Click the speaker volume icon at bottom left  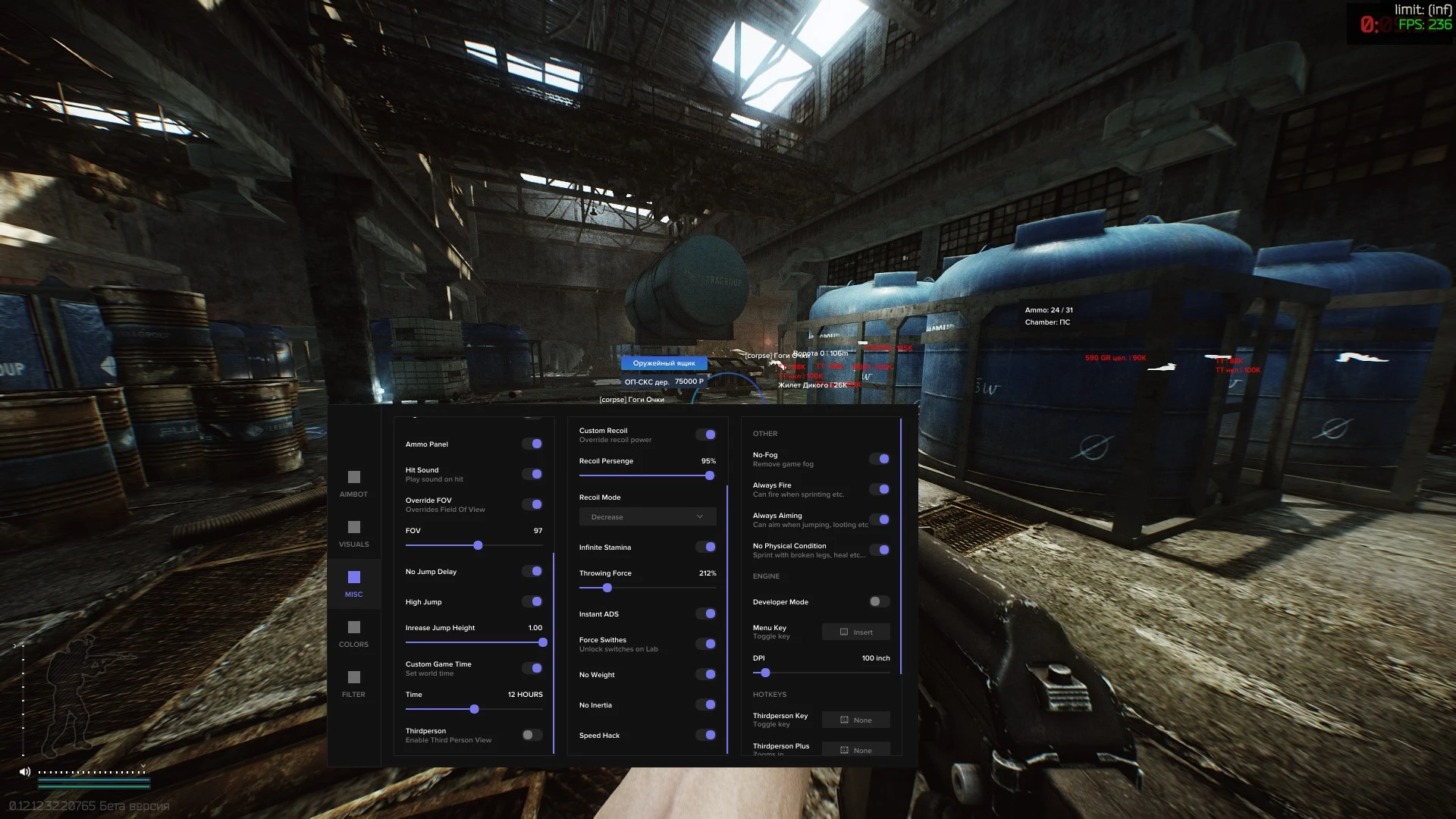click(25, 771)
